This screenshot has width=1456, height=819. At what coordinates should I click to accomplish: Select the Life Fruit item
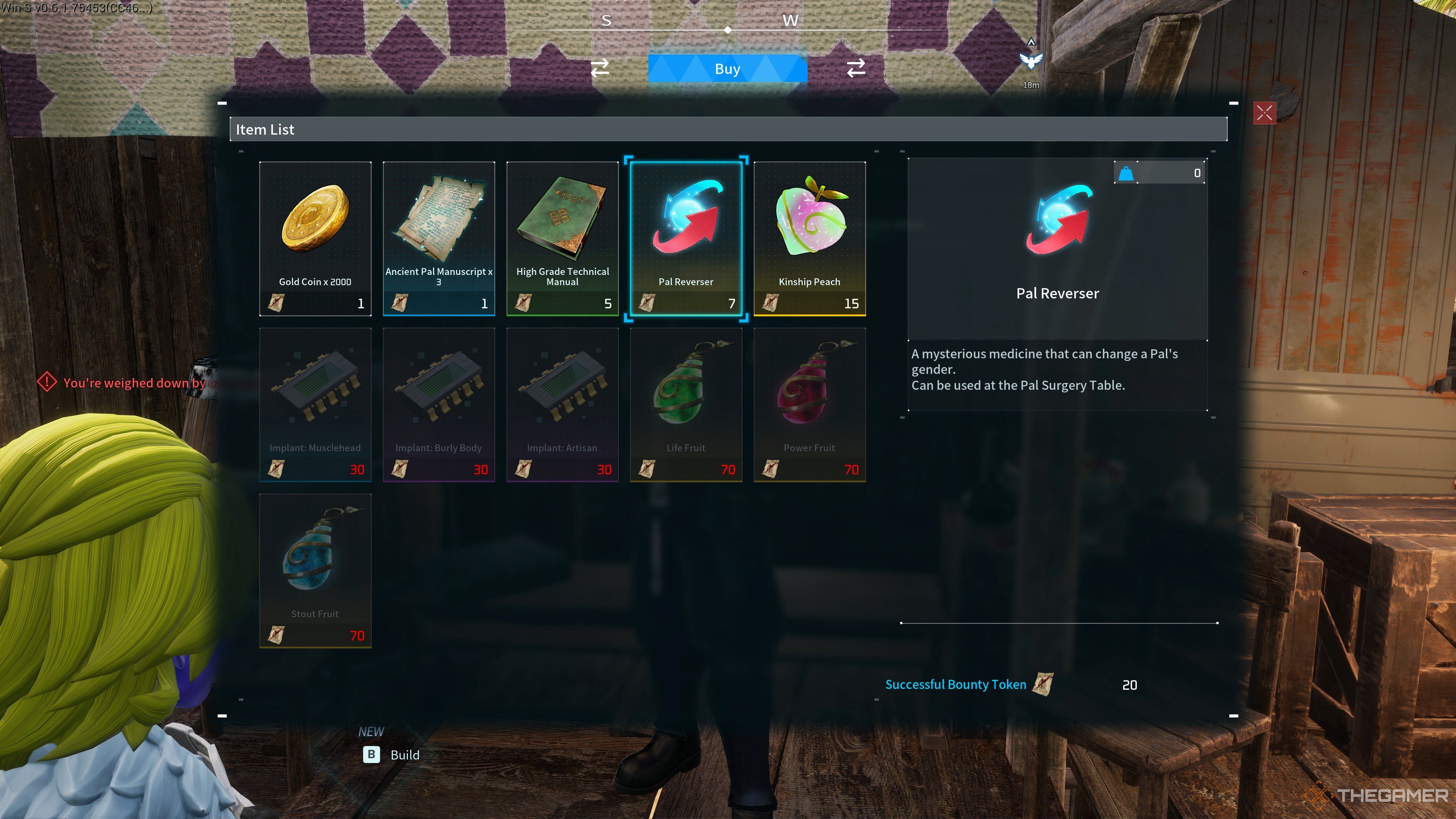686,404
